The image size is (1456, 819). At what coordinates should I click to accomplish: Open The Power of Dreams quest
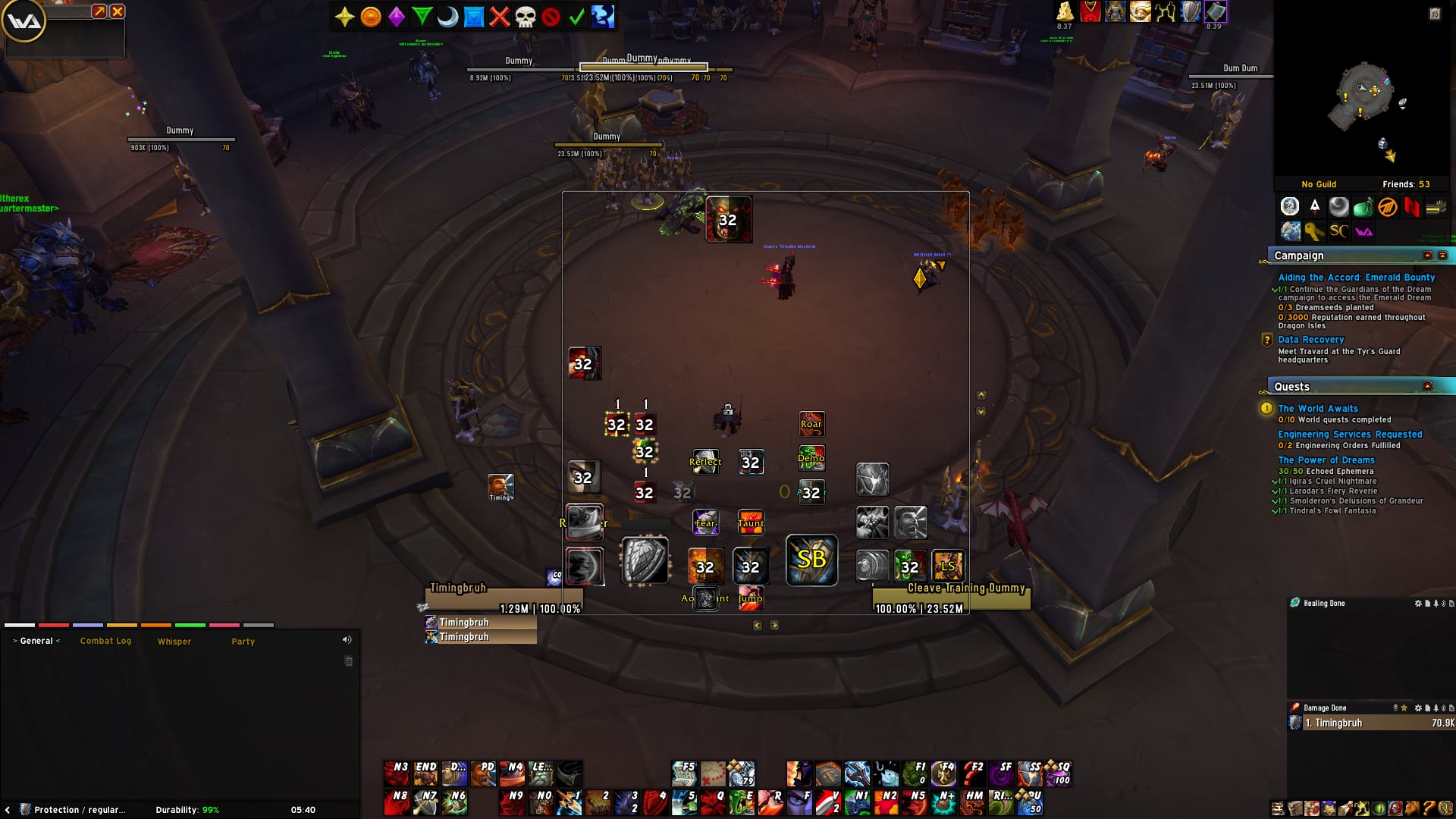click(x=1326, y=460)
